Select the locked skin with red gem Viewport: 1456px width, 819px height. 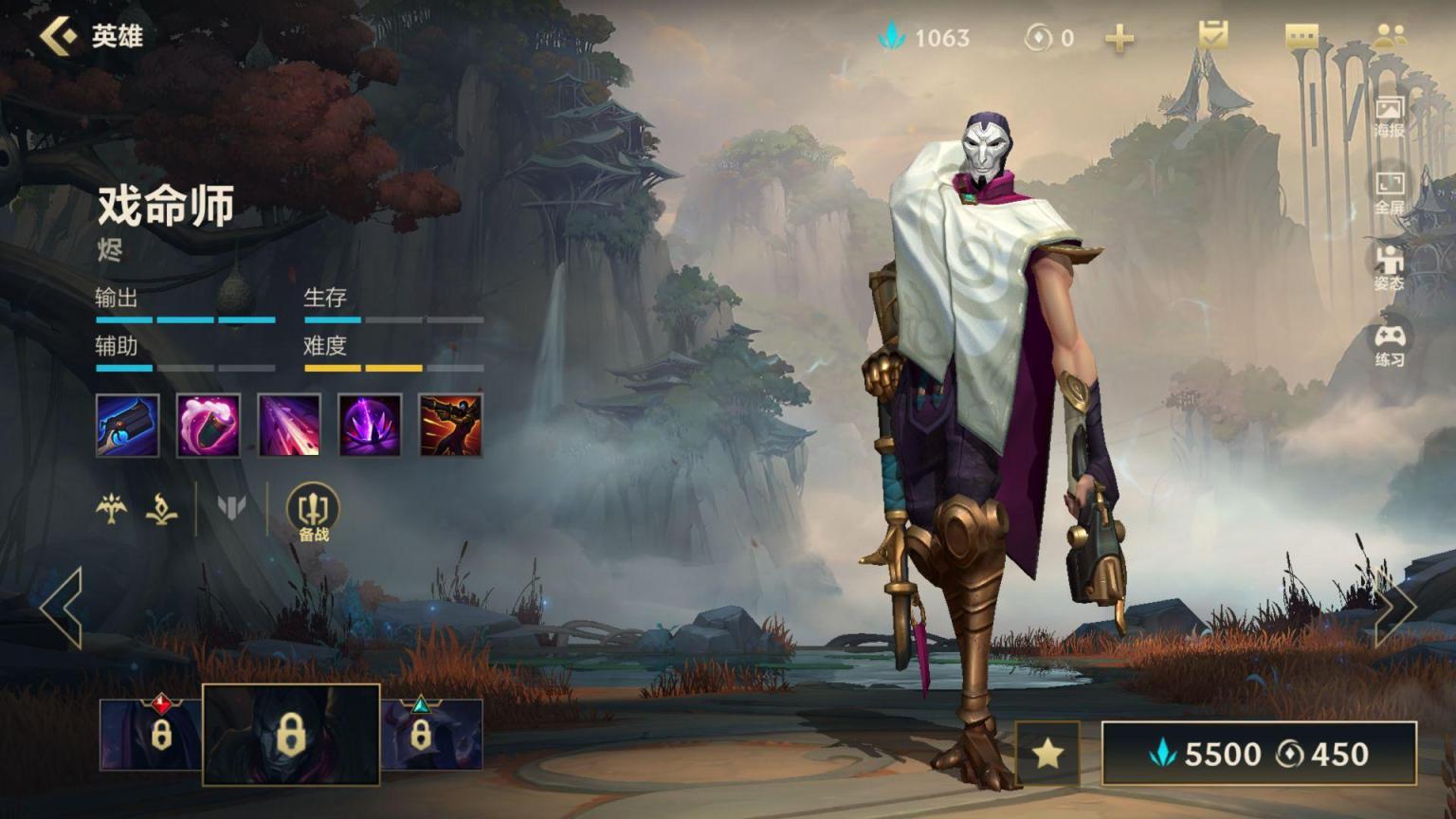[152, 734]
